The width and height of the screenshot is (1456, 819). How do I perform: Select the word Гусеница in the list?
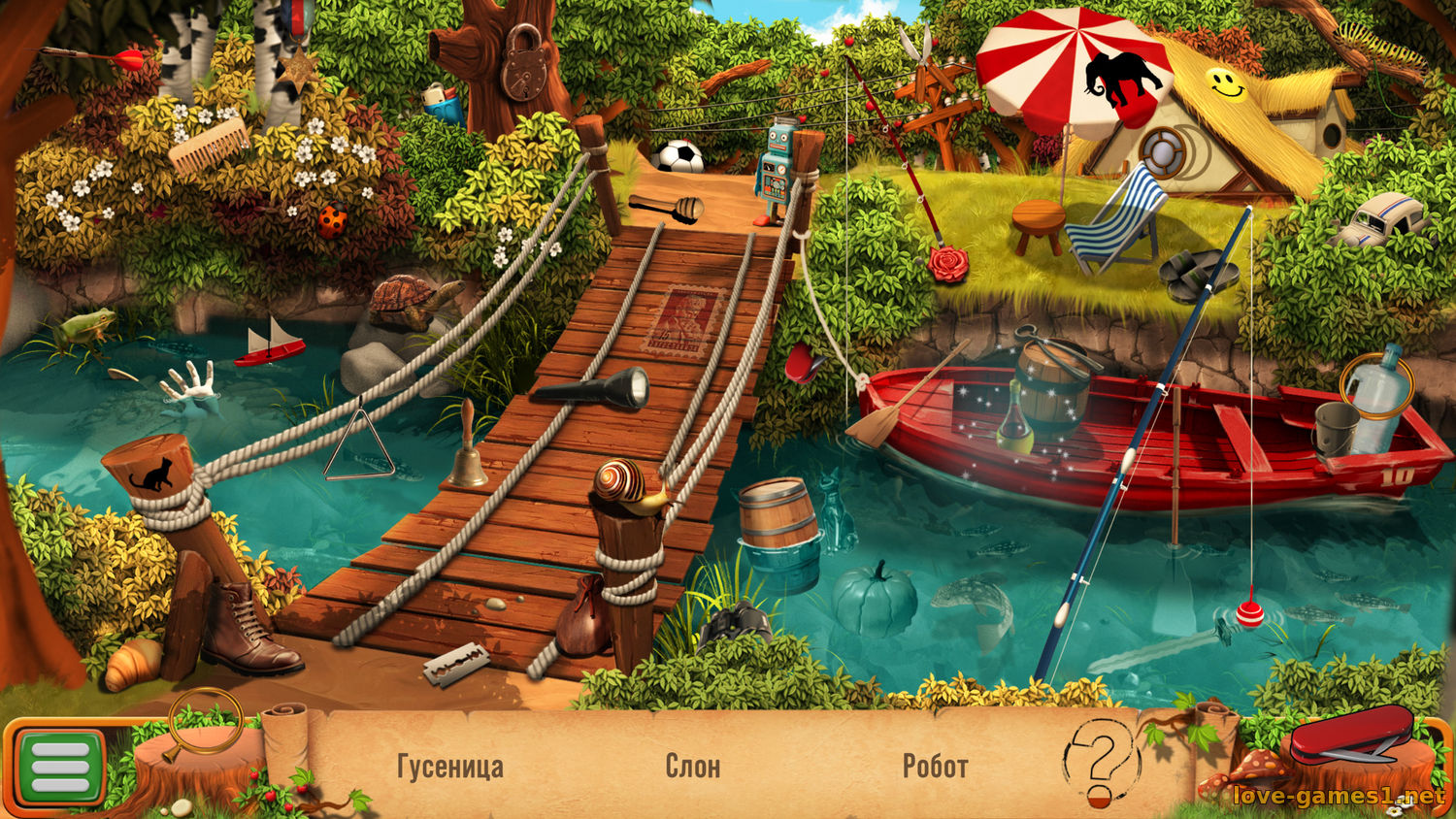[450, 767]
